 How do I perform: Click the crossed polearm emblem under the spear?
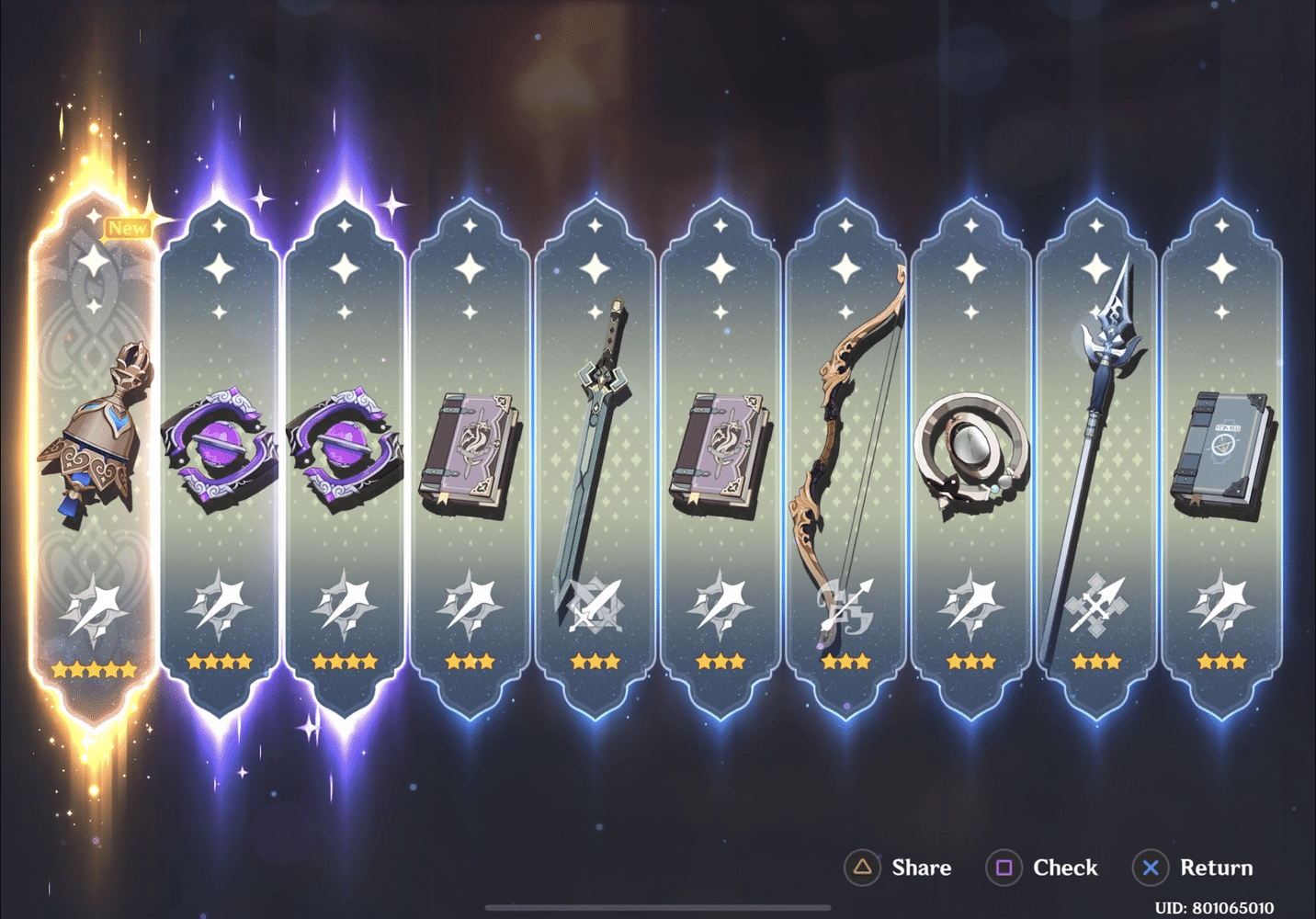point(1096,607)
